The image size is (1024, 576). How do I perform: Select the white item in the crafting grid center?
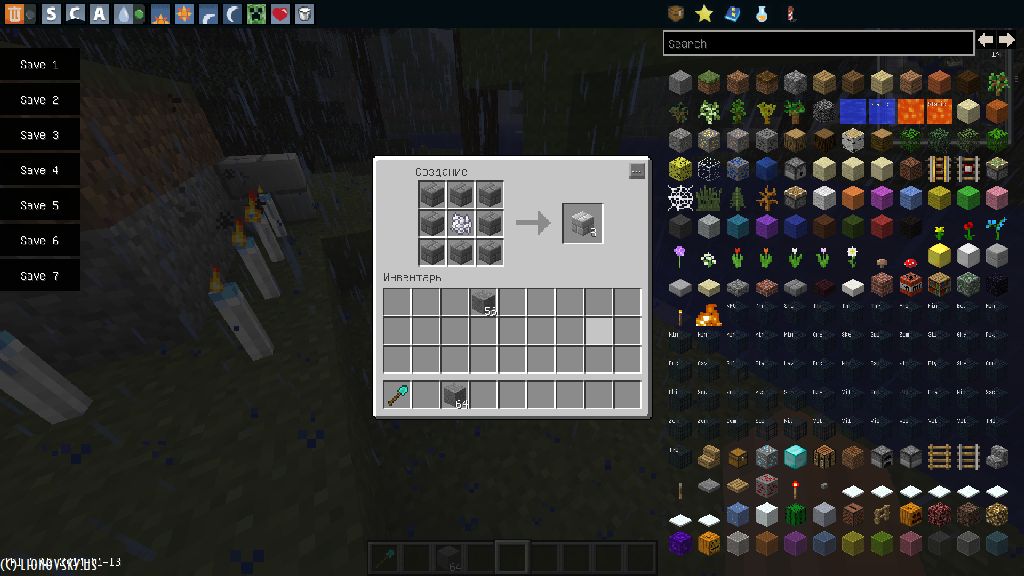461,223
